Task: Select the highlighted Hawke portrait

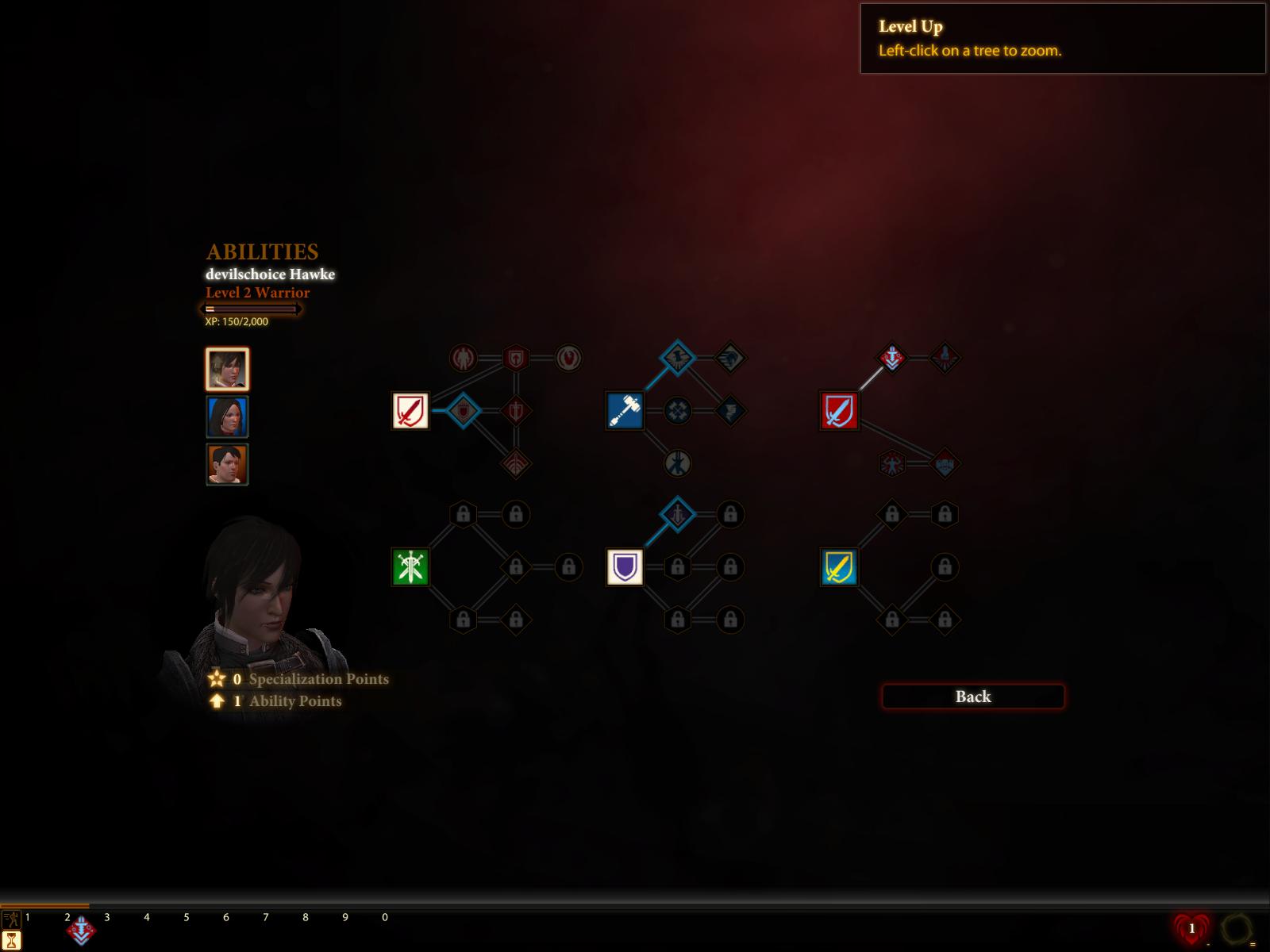Action: (227, 370)
